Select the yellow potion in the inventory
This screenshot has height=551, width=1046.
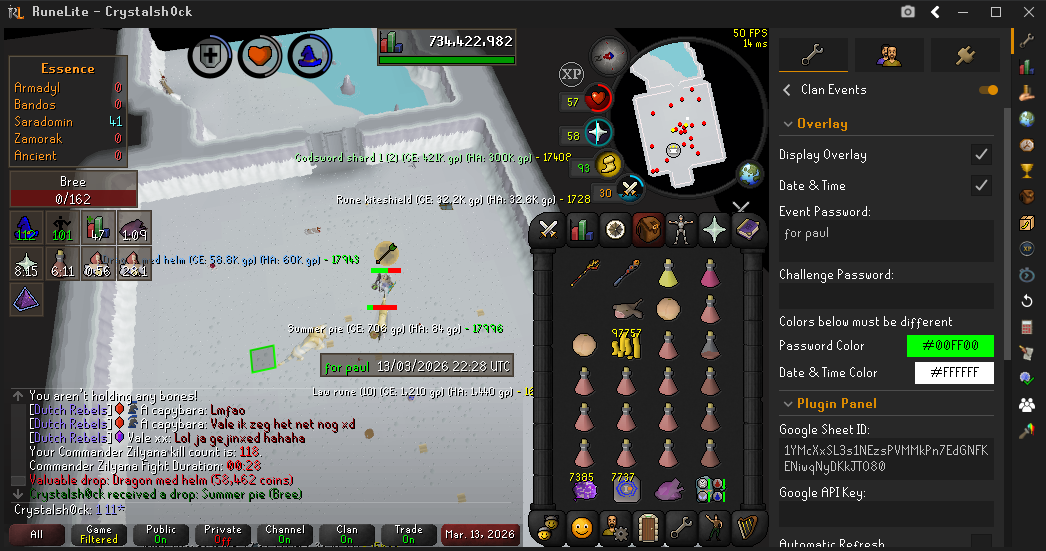click(668, 272)
